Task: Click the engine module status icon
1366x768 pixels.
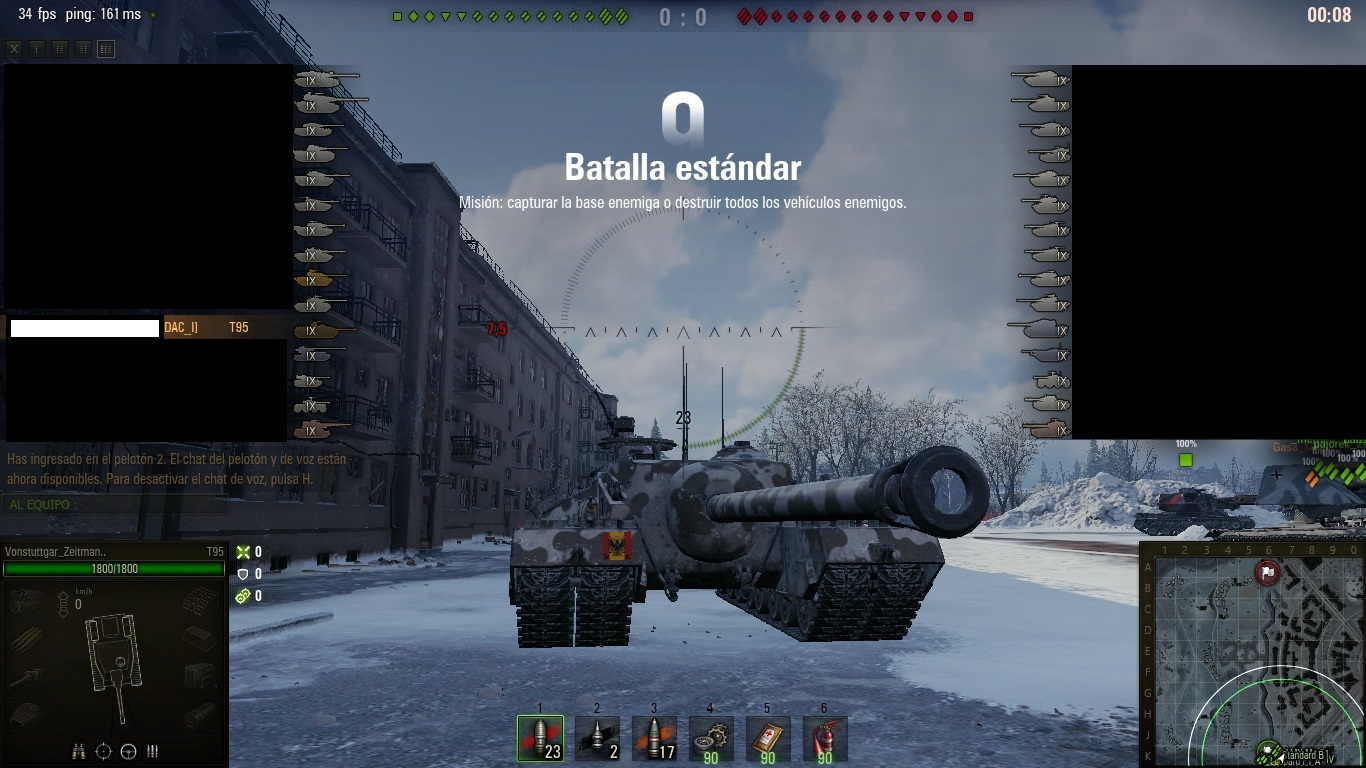Action: point(25,601)
